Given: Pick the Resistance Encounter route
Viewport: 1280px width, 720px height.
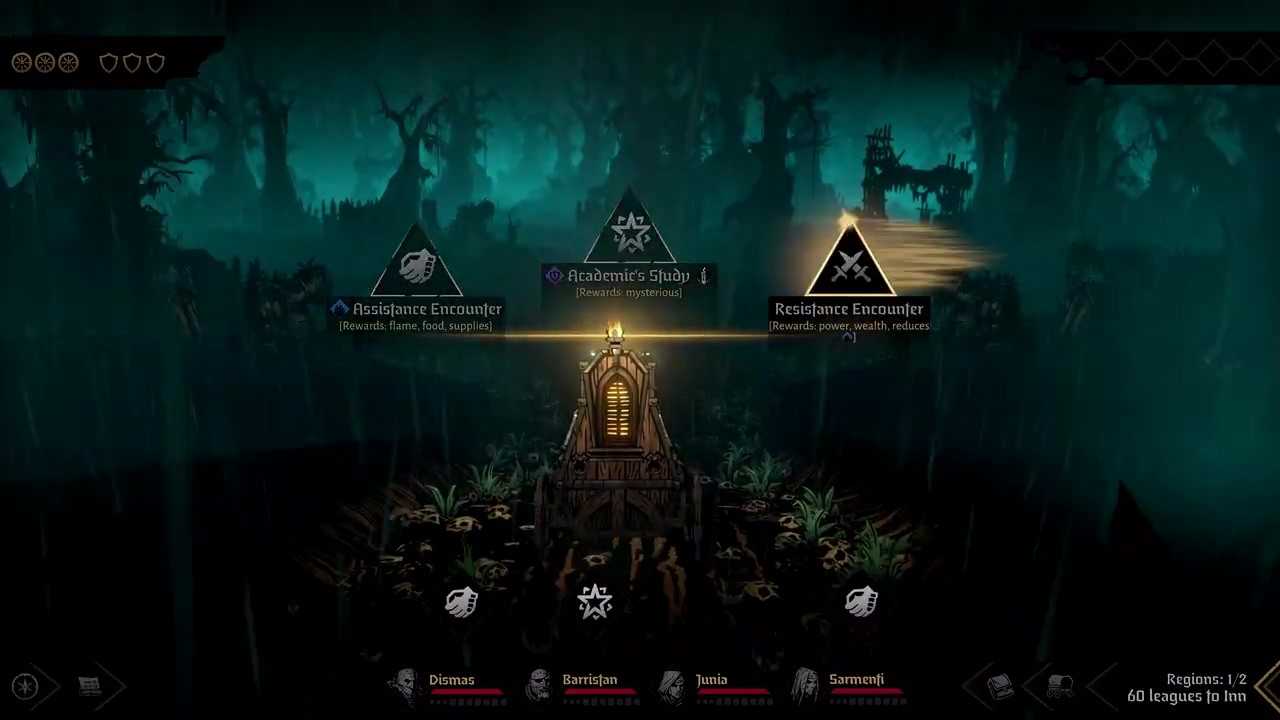Looking at the screenshot, I should (849, 264).
